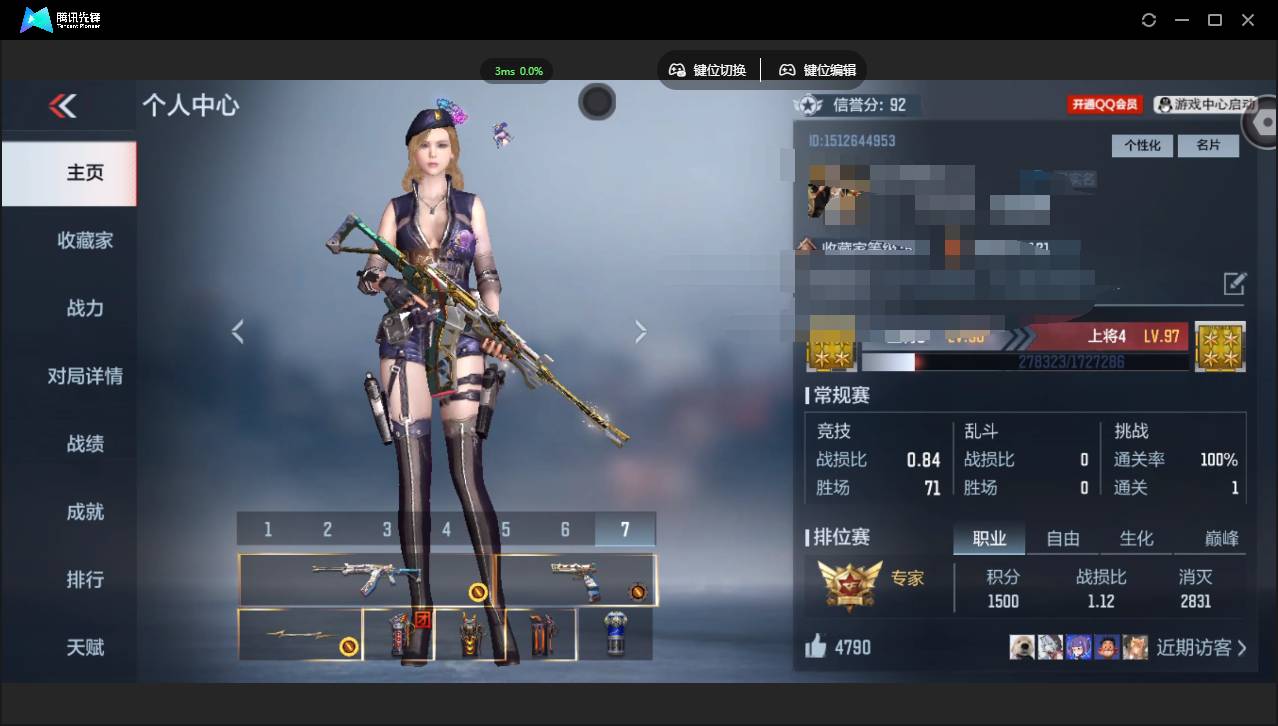This screenshot has width=1278, height=726.
Task: Give a like with the thumbs-up icon
Action: [x=816, y=647]
